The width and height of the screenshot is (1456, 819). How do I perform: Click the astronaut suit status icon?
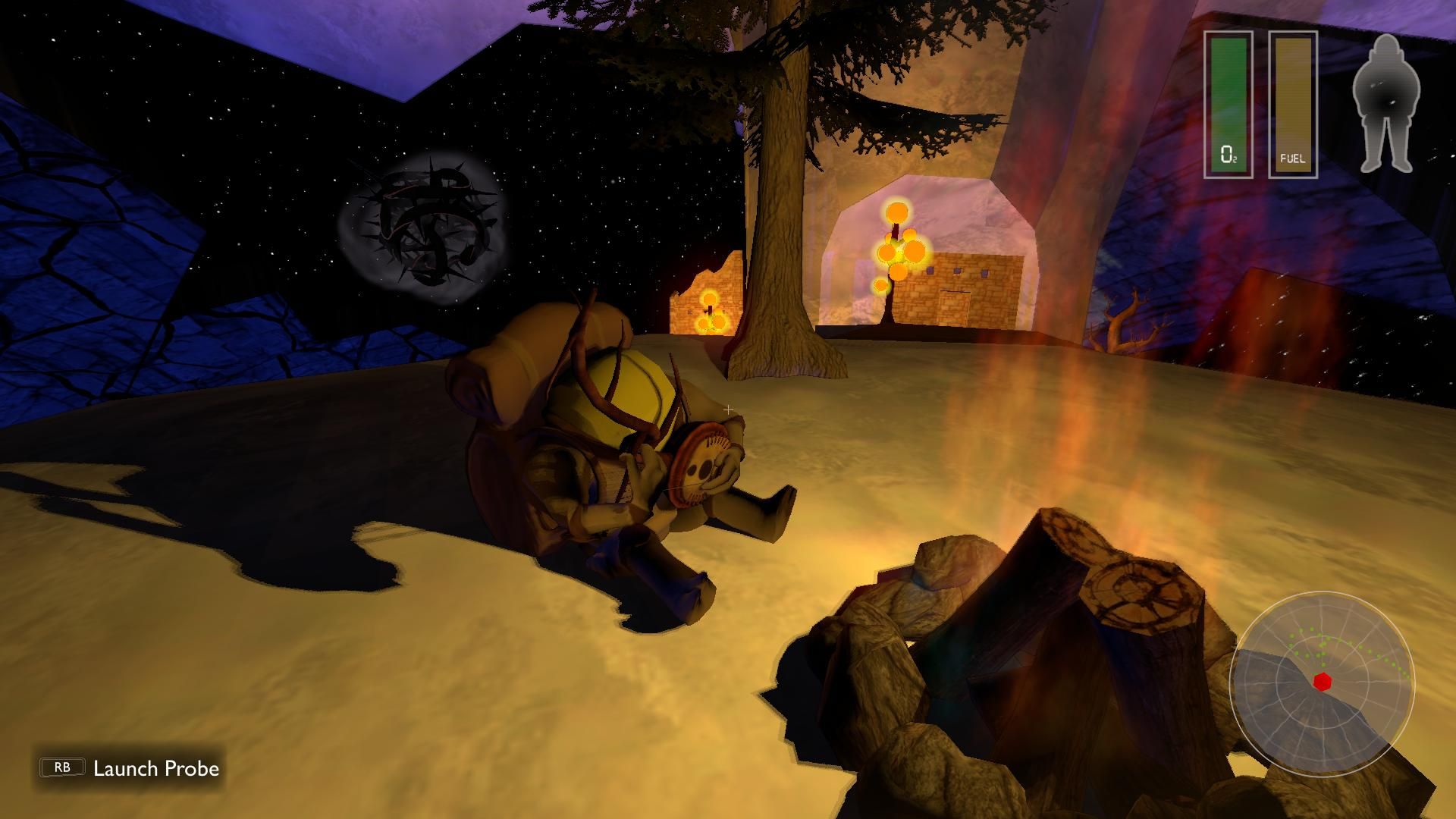point(1388,99)
